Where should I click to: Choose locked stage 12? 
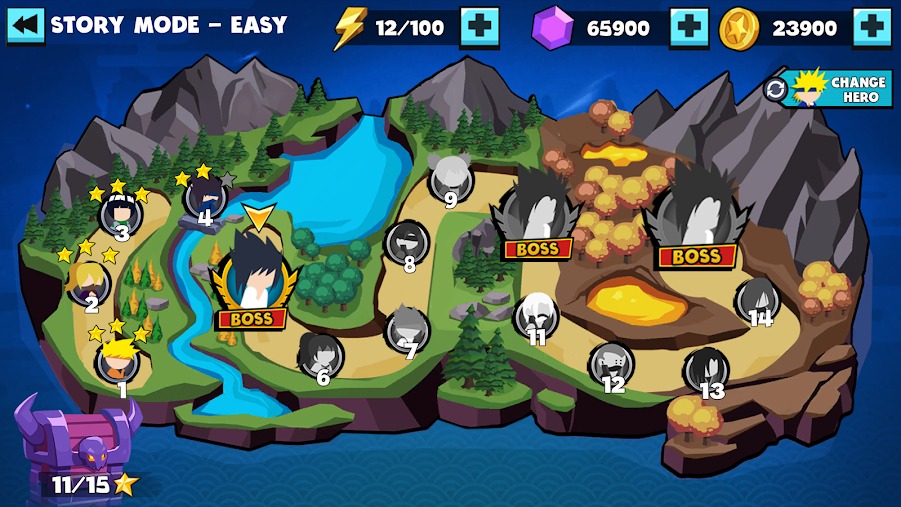611,364
